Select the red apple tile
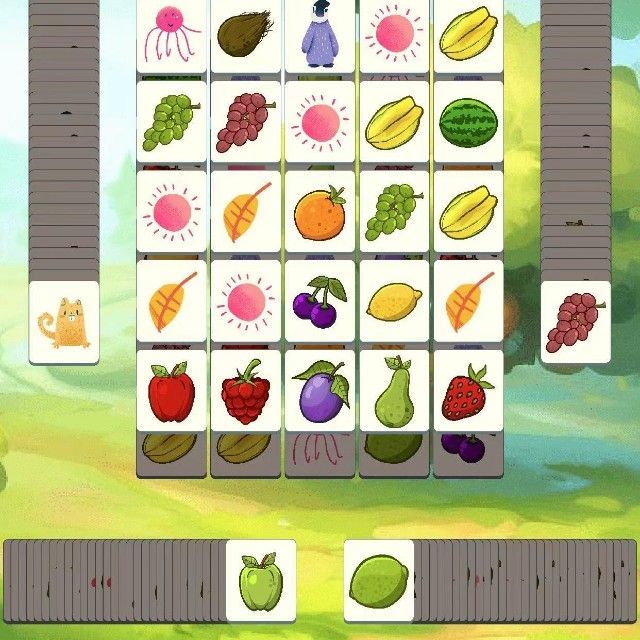Image resolution: width=640 pixels, height=640 pixels. [x=171, y=391]
